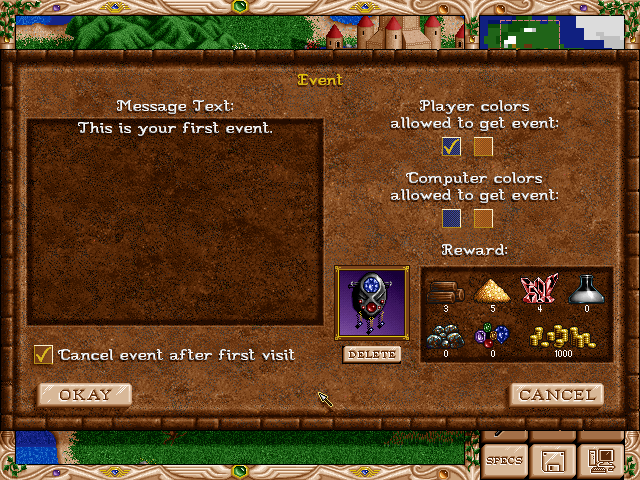Image resolution: width=640 pixels, height=480 pixels.
Task: Open the map SPECS panel
Action: pyautogui.click(x=503, y=460)
